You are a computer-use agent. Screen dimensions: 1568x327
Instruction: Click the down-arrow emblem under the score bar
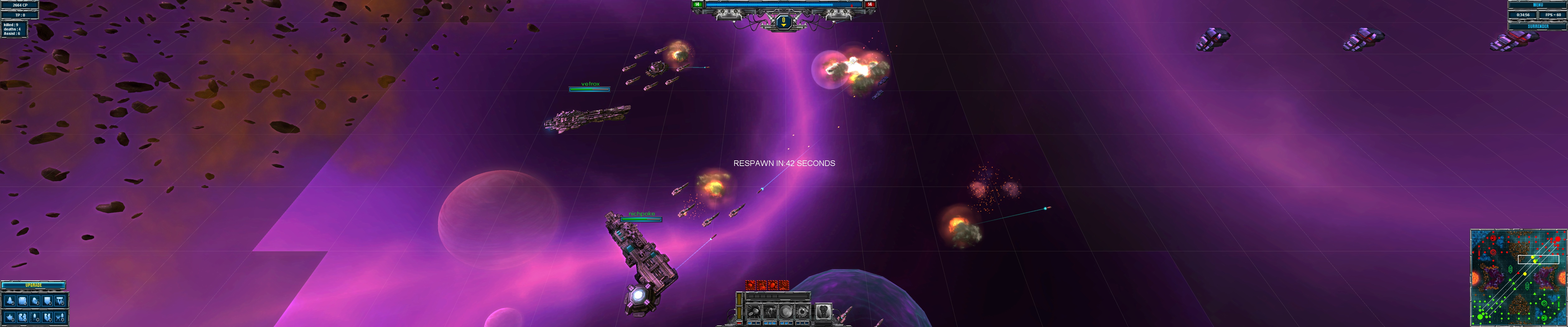click(784, 22)
